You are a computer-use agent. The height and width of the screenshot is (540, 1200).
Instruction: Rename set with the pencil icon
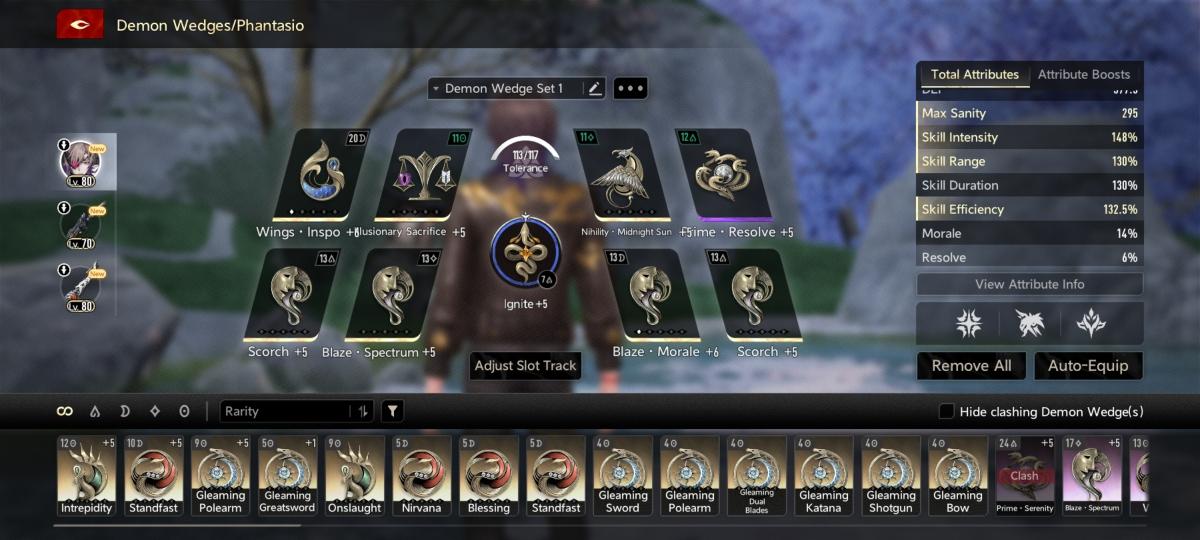click(x=595, y=89)
